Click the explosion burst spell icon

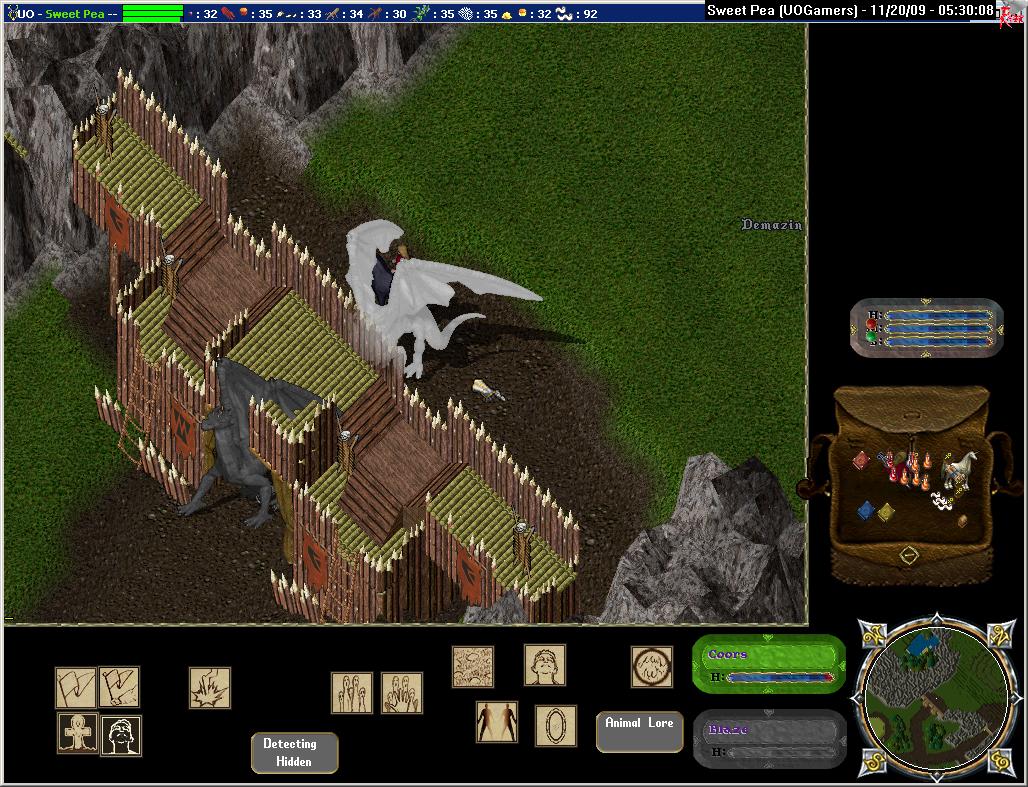[x=210, y=688]
